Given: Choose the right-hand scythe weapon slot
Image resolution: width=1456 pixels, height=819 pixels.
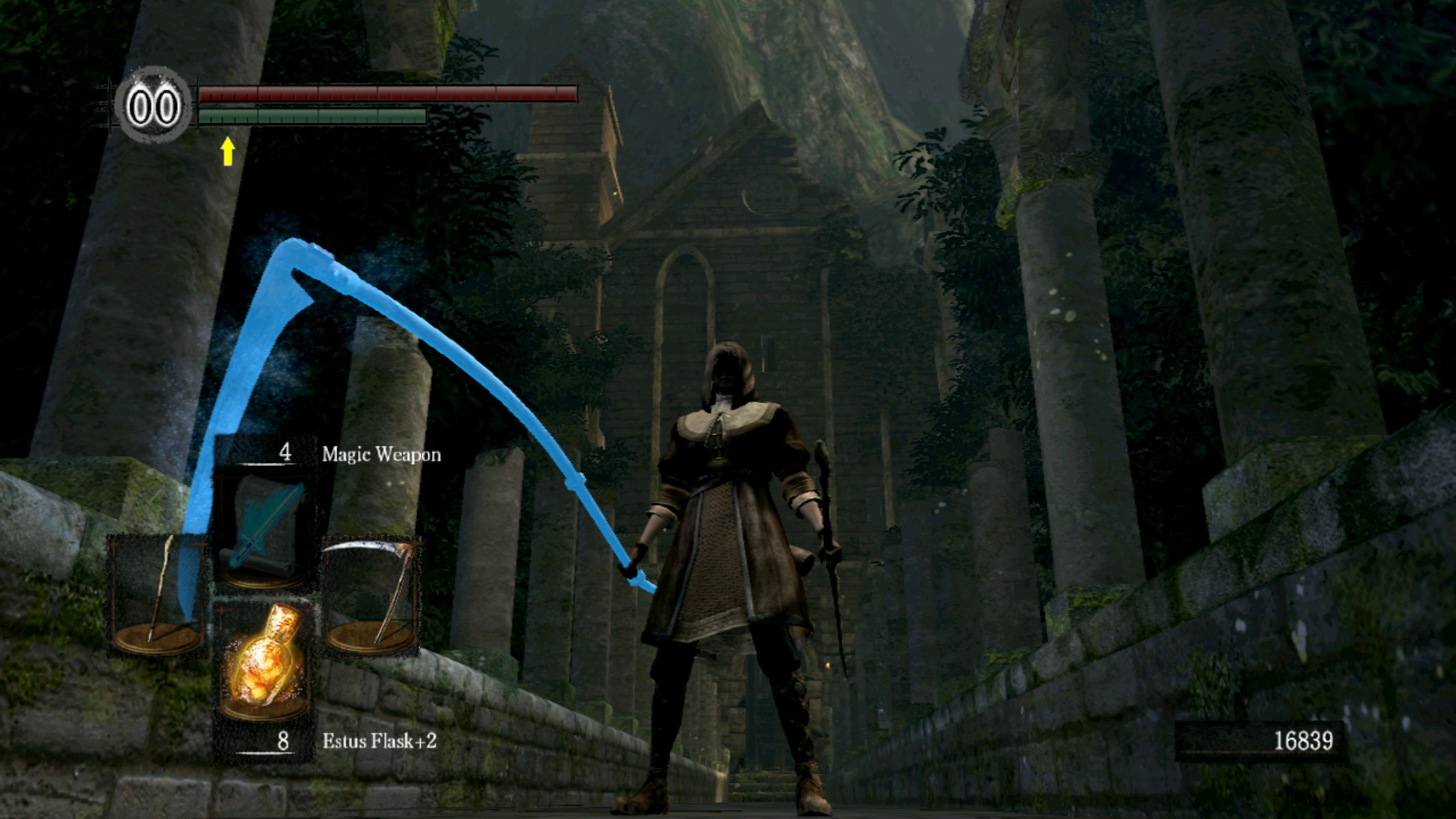Looking at the screenshot, I should 372,594.
